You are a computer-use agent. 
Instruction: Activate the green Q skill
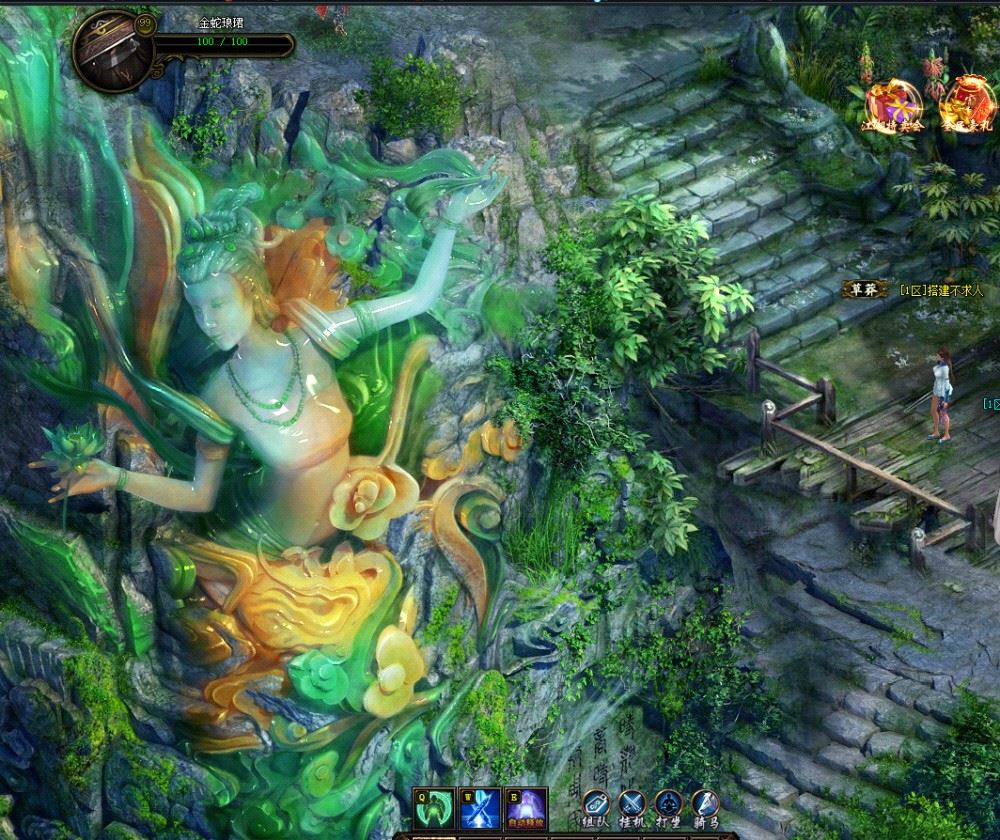pyautogui.click(x=435, y=808)
